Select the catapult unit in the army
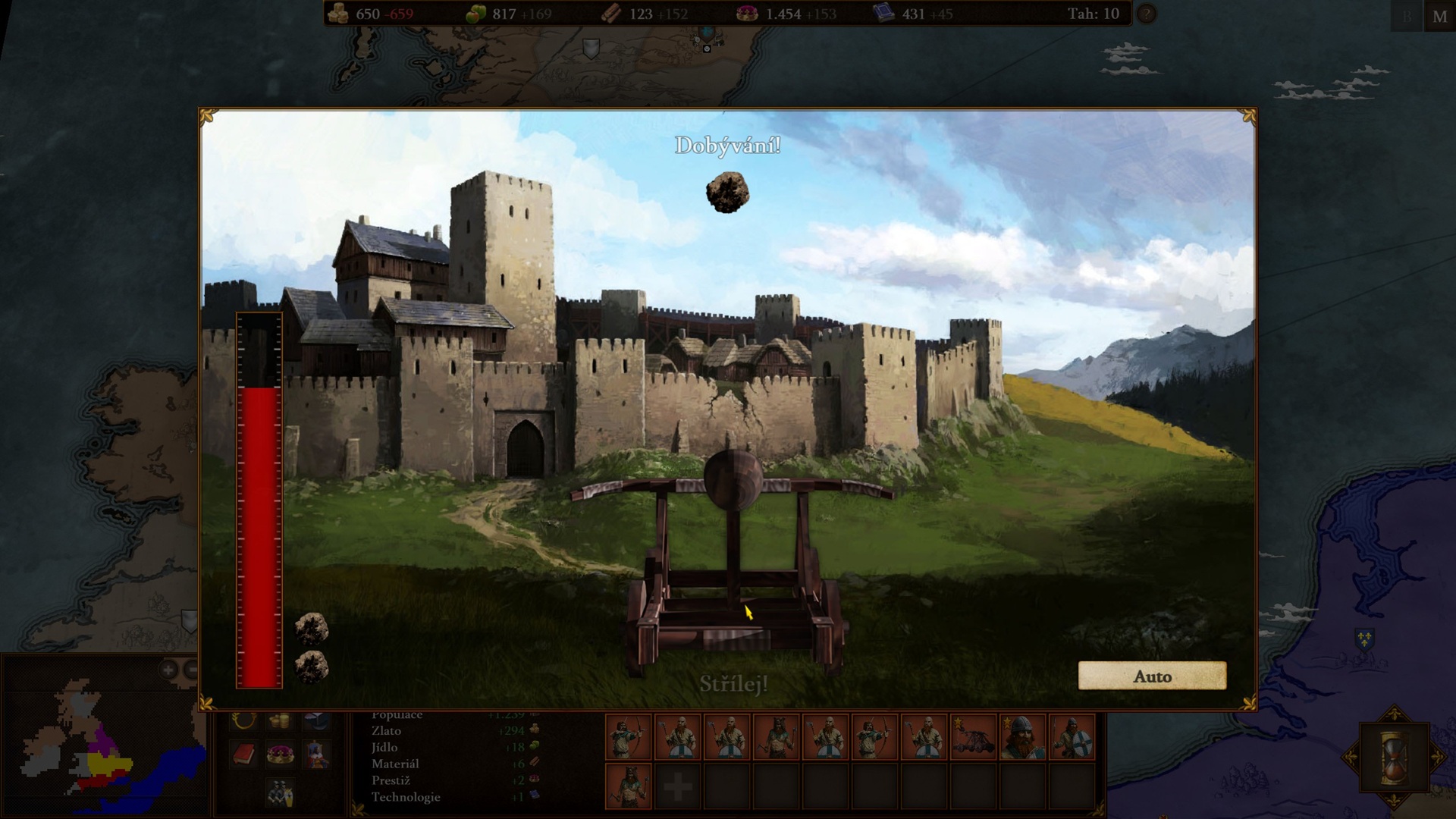 [x=974, y=736]
